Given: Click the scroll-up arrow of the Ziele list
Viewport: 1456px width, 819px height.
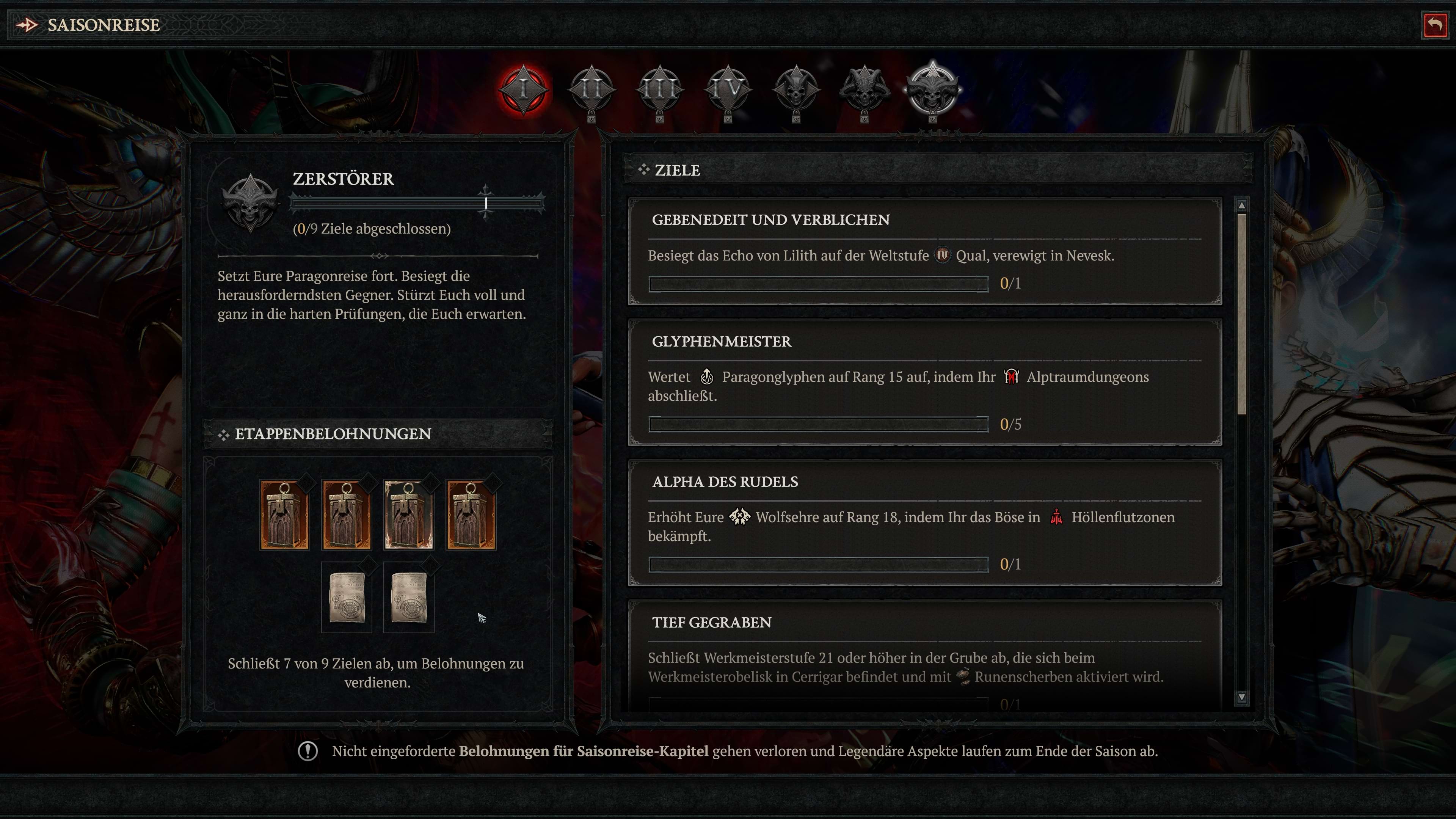Looking at the screenshot, I should [x=1241, y=205].
